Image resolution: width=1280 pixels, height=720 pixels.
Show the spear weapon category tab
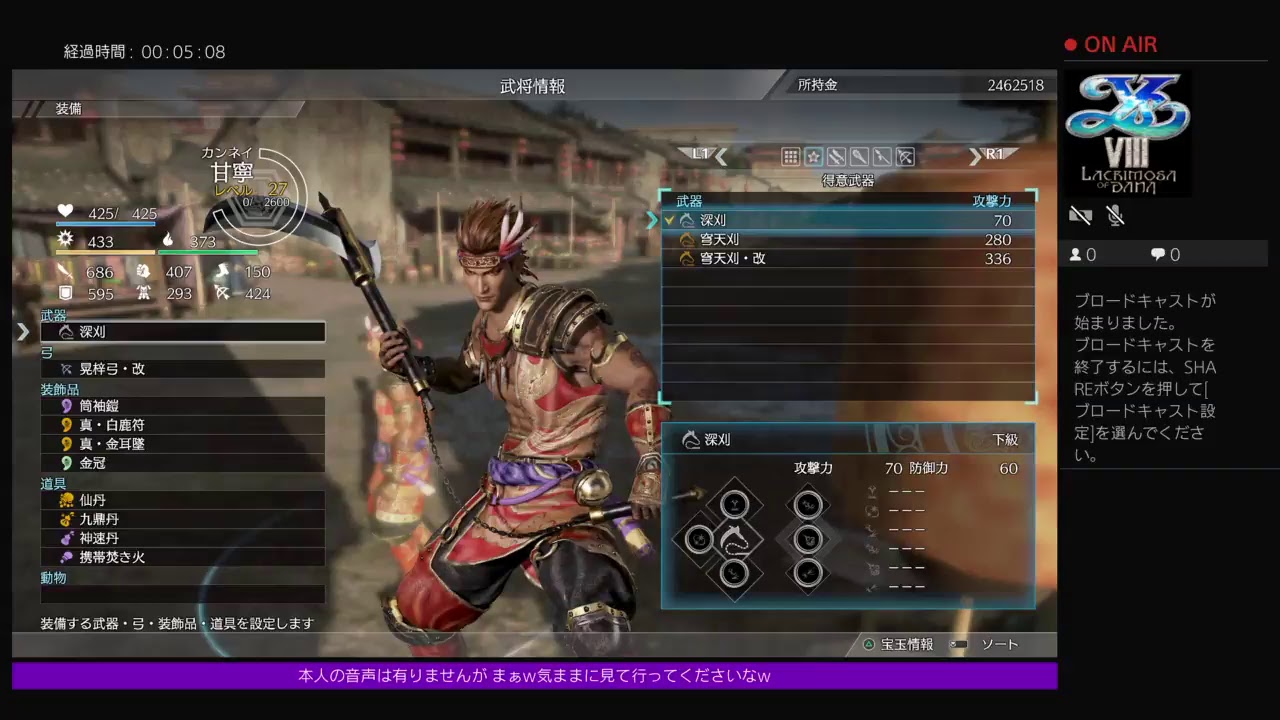click(882, 157)
